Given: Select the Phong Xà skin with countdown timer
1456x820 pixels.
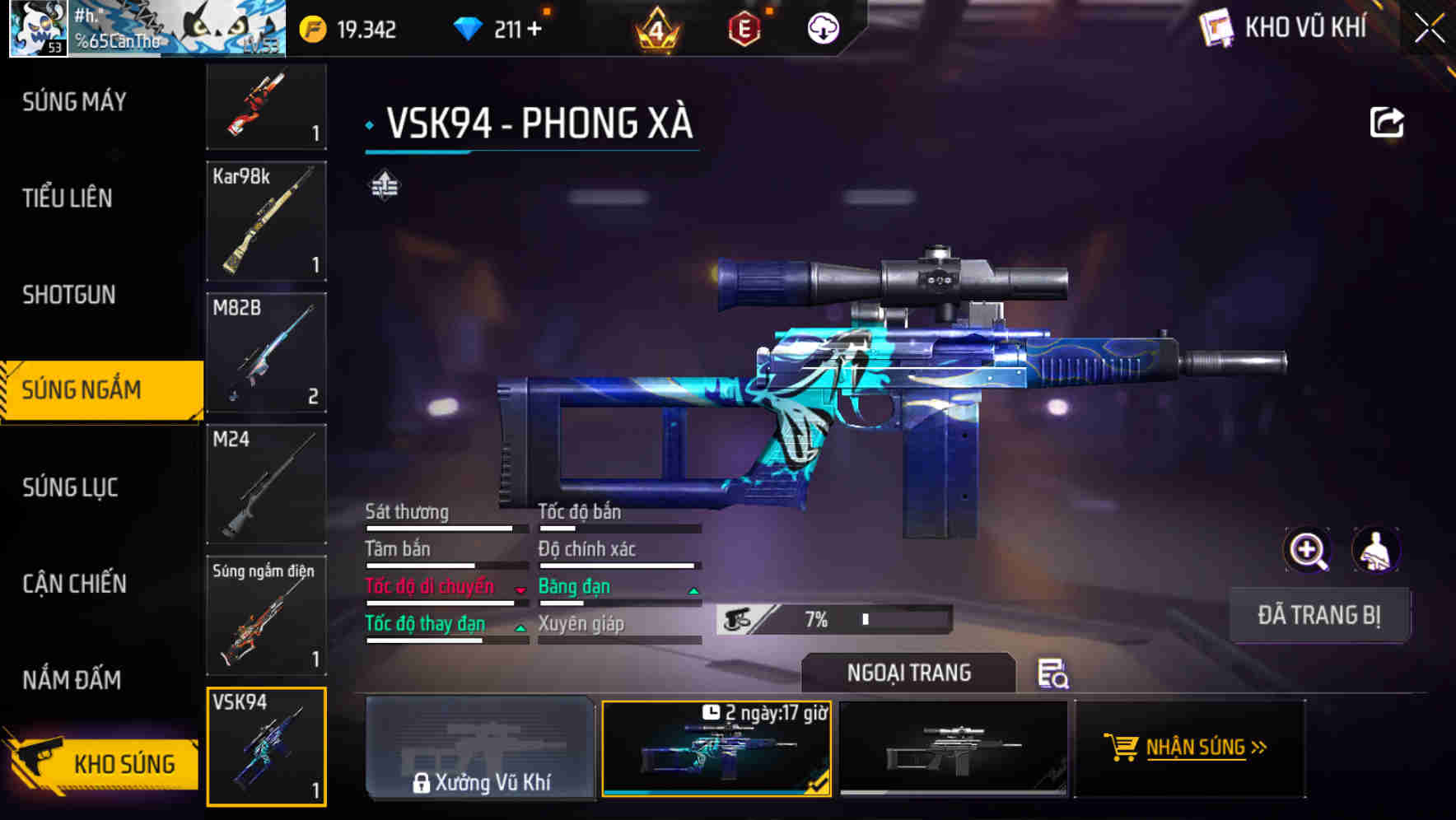Looking at the screenshot, I should (x=718, y=749).
